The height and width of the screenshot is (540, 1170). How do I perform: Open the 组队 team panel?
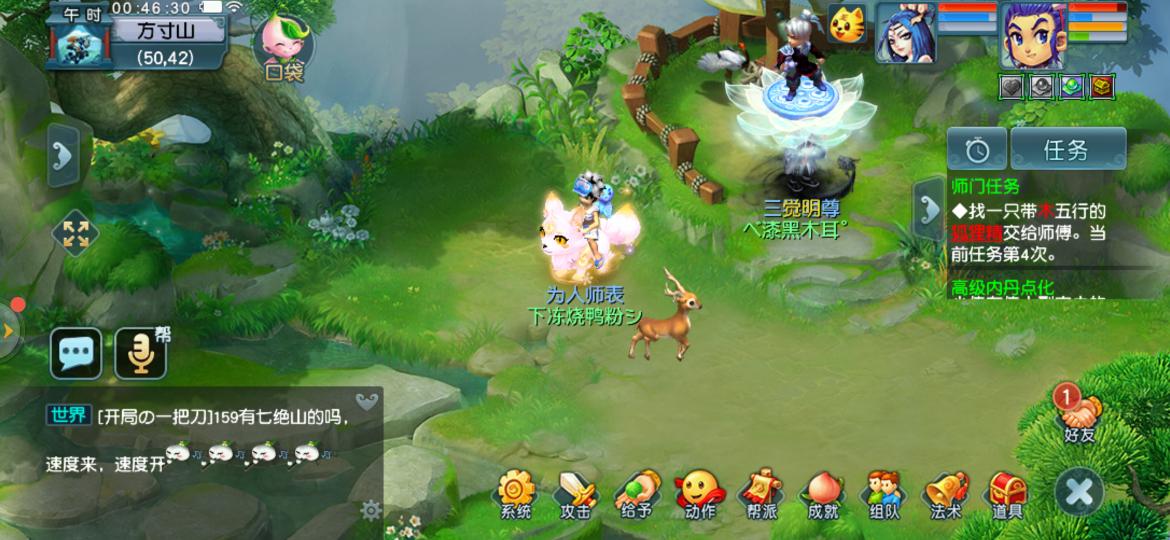(x=883, y=492)
